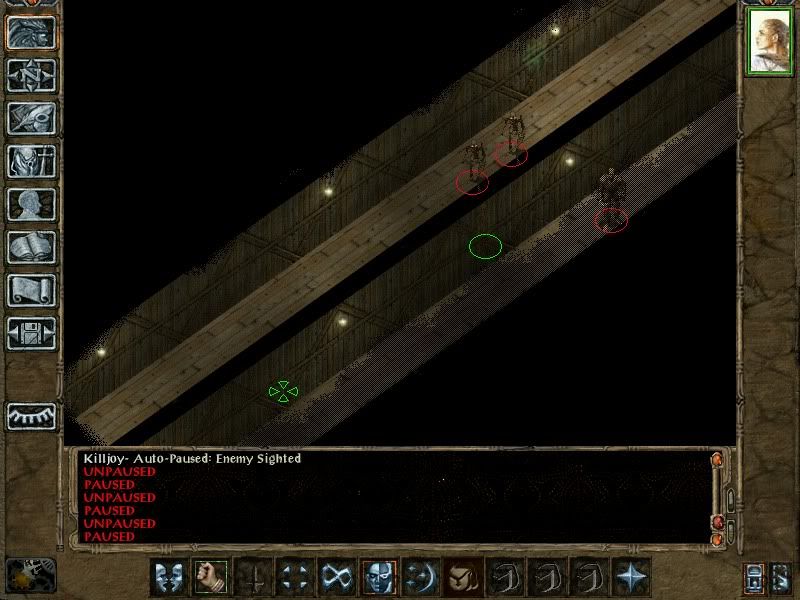Open the priest scroll
The height and width of the screenshot is (600, 800).
(31, 290)
